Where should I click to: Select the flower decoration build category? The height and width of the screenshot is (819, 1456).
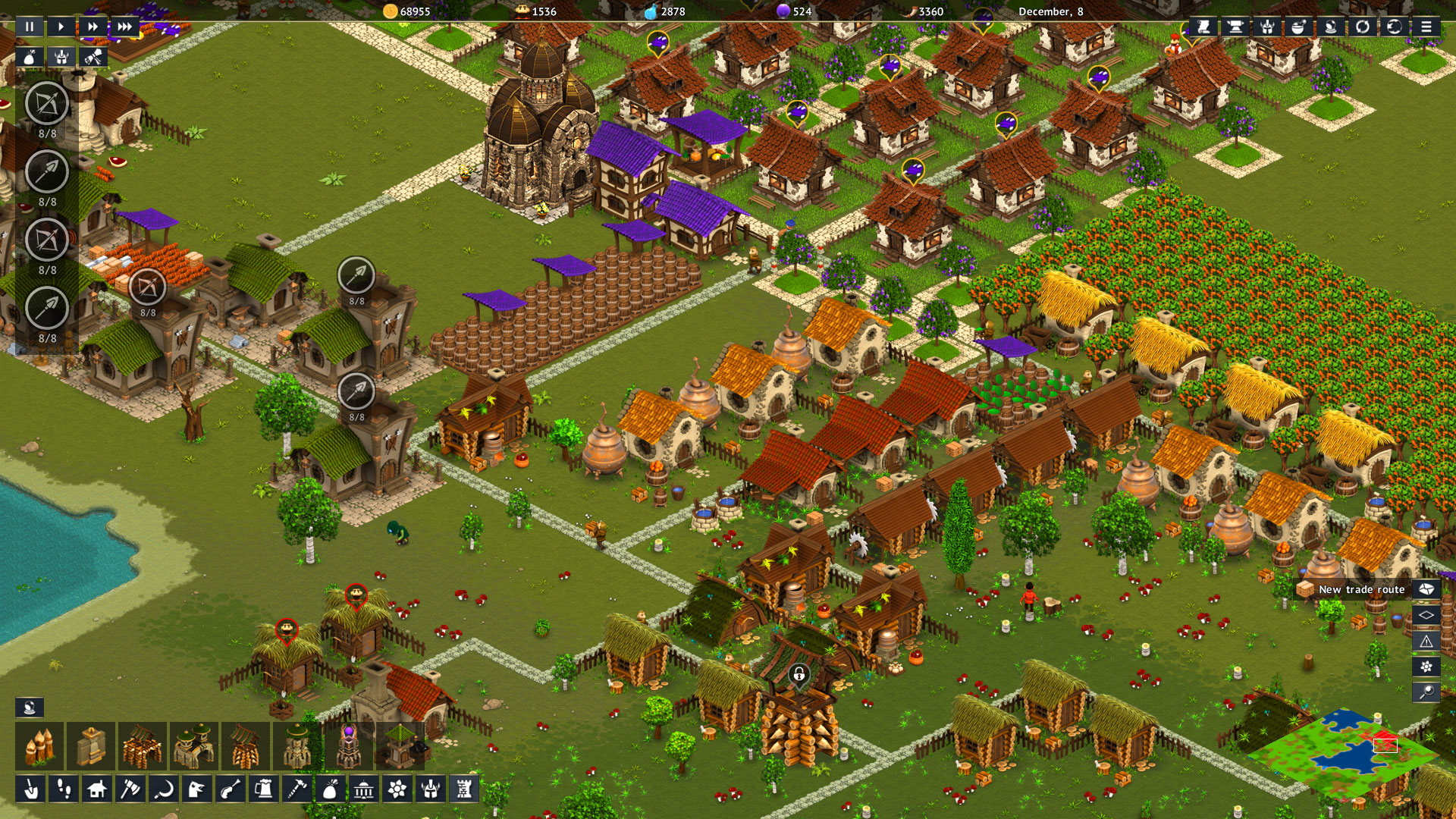click(x=396, y=791)
